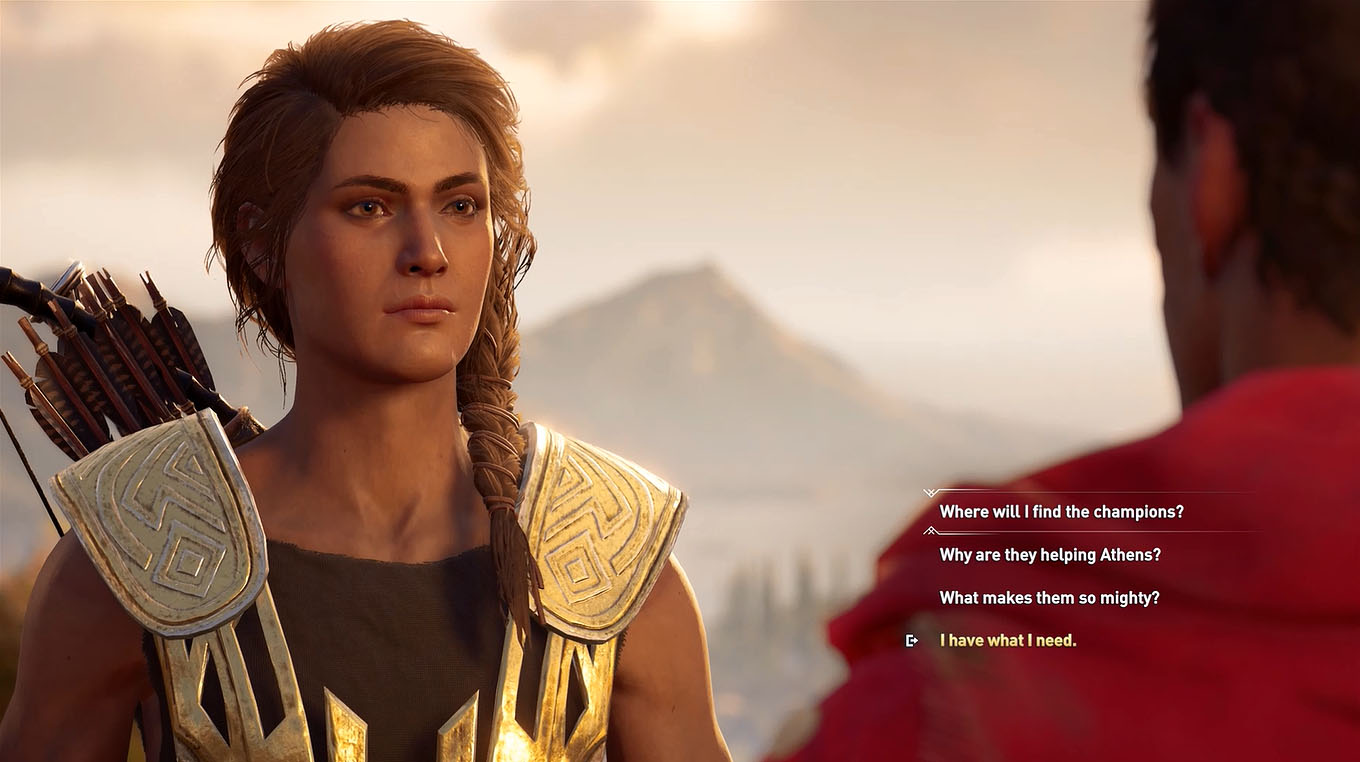The height and width of the screenshot is (762, 1360).
Task: Choose 'I have what I need.' to end conversation
Action: (1005, 639)
